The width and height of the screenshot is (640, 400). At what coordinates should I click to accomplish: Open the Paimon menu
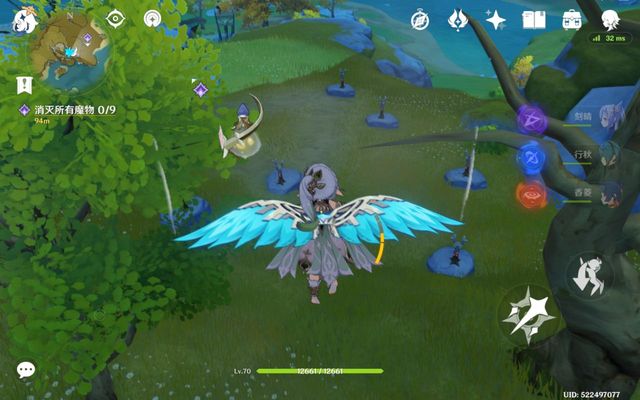pos(24,21)
